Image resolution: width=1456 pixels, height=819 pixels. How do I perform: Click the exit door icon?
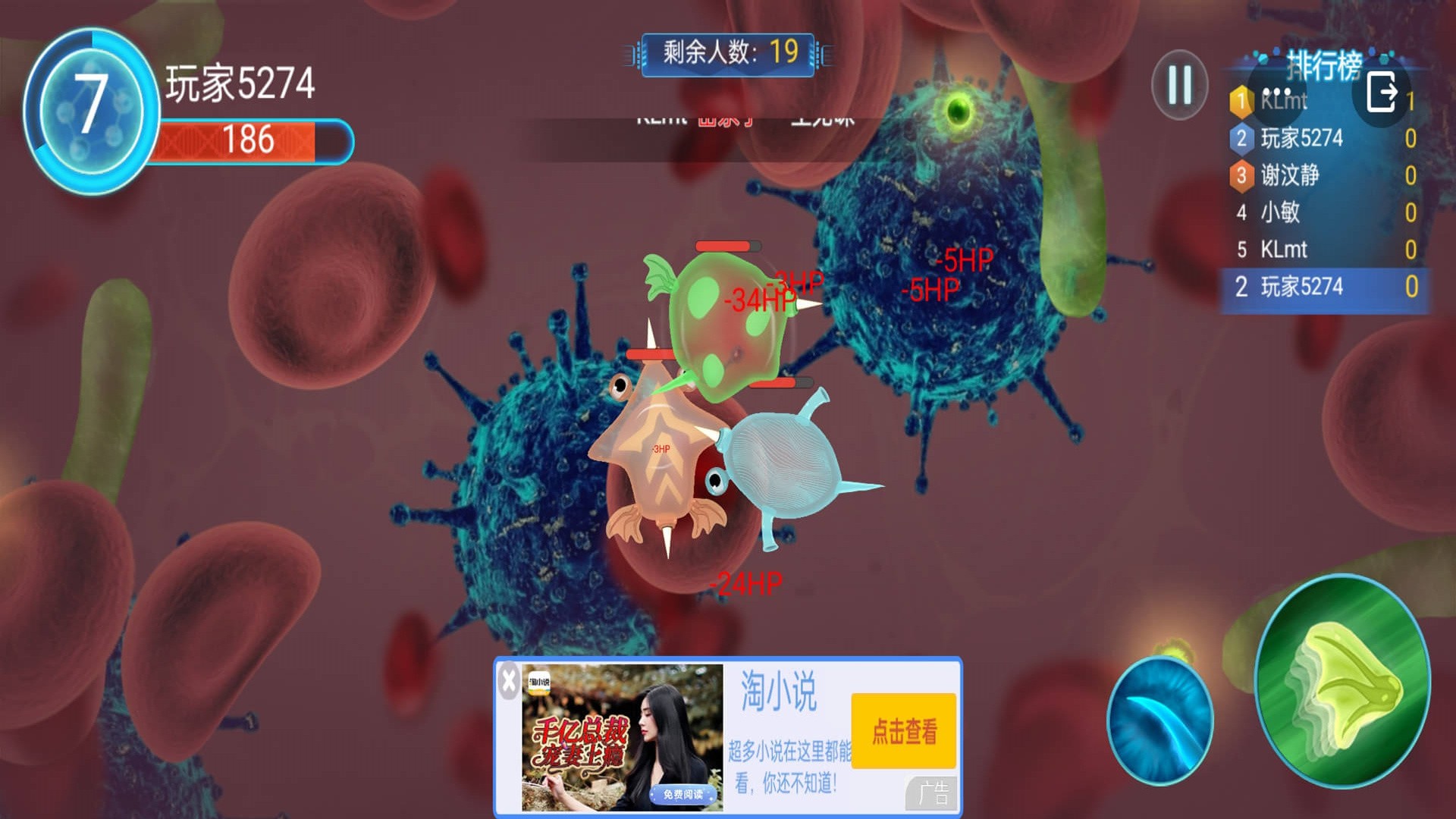[1381, 93]
